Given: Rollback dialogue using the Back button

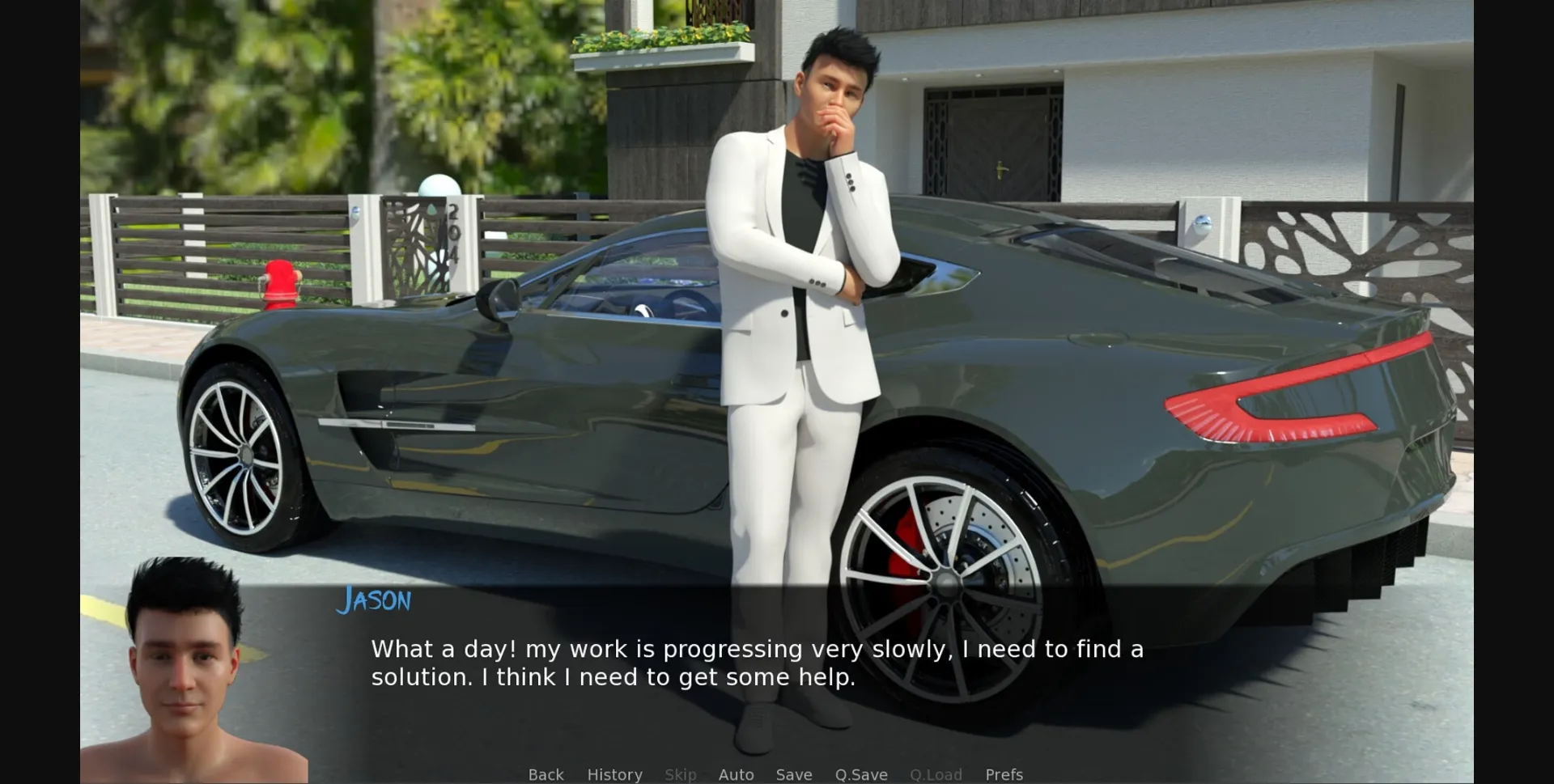Looking at the screenshot, I should click(x=546, y=774).
